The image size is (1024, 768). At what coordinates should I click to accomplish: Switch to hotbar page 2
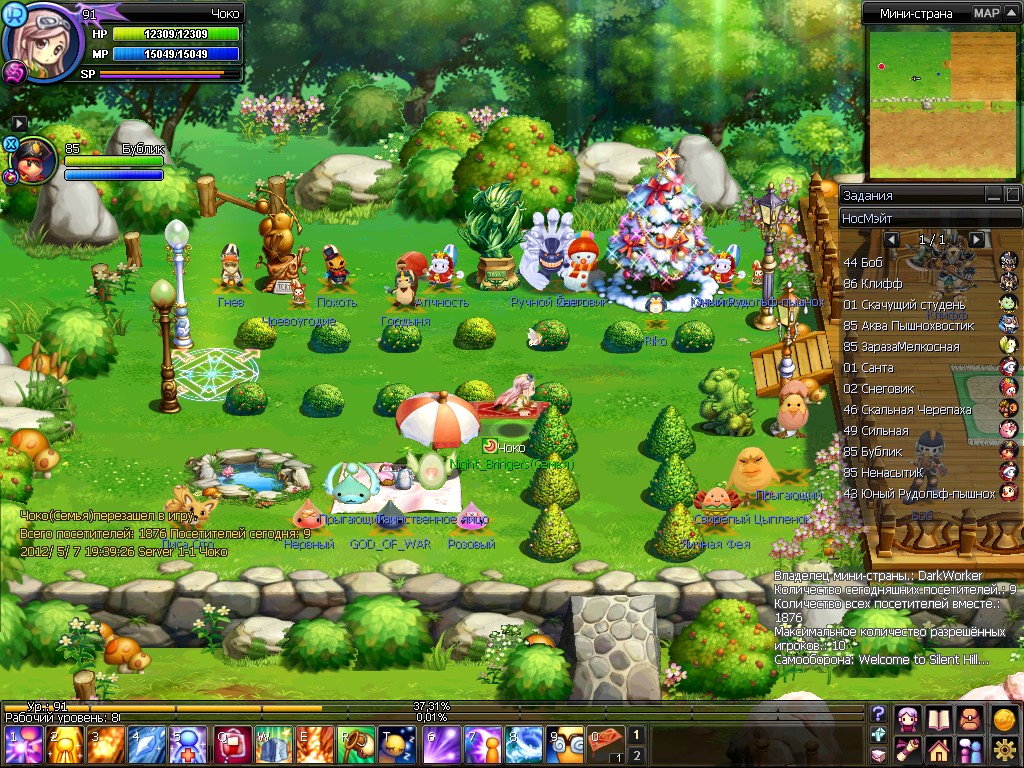[x=635, y=755]
